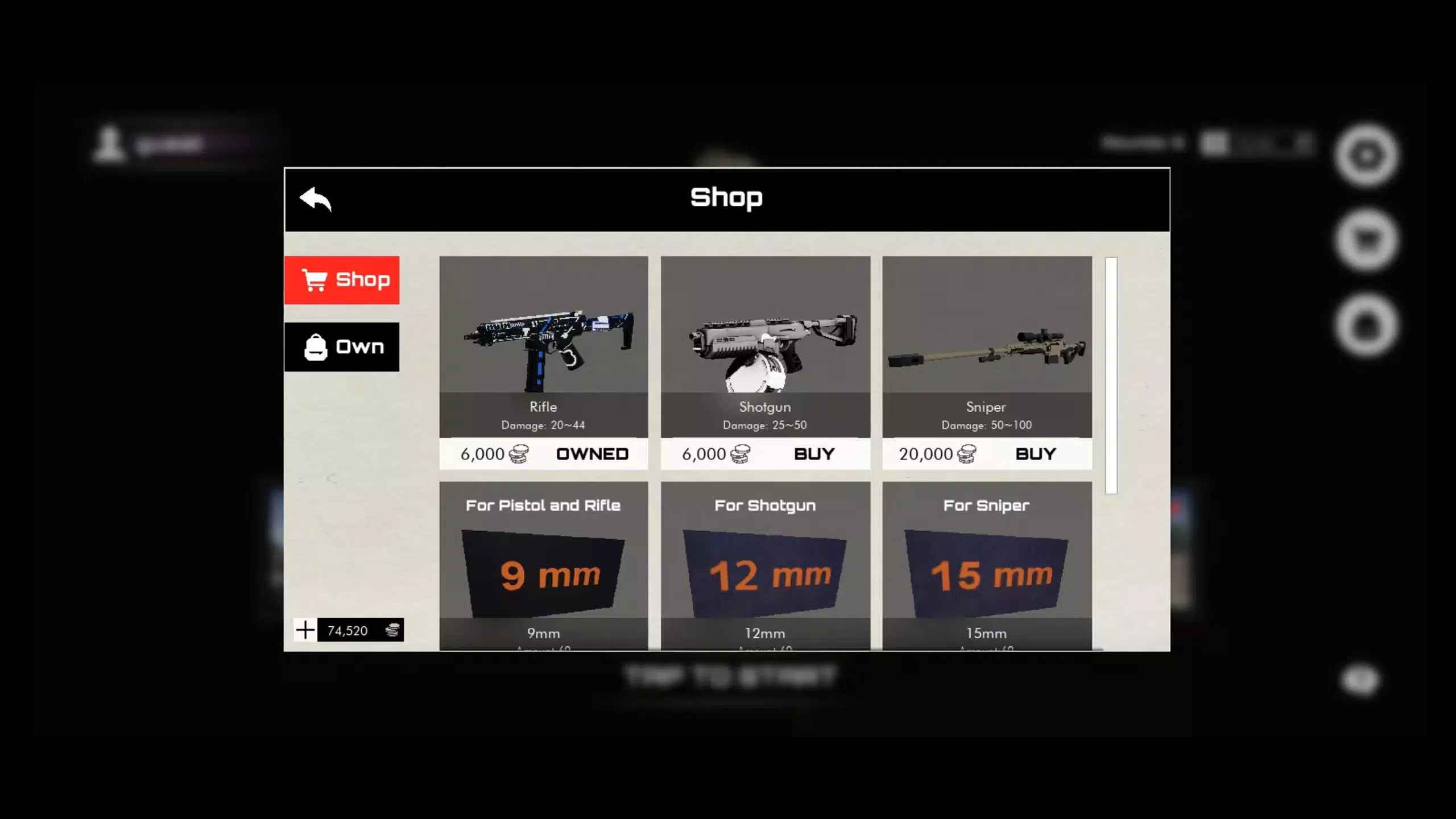Add more coins with the plus button

[x=305, y=630]
